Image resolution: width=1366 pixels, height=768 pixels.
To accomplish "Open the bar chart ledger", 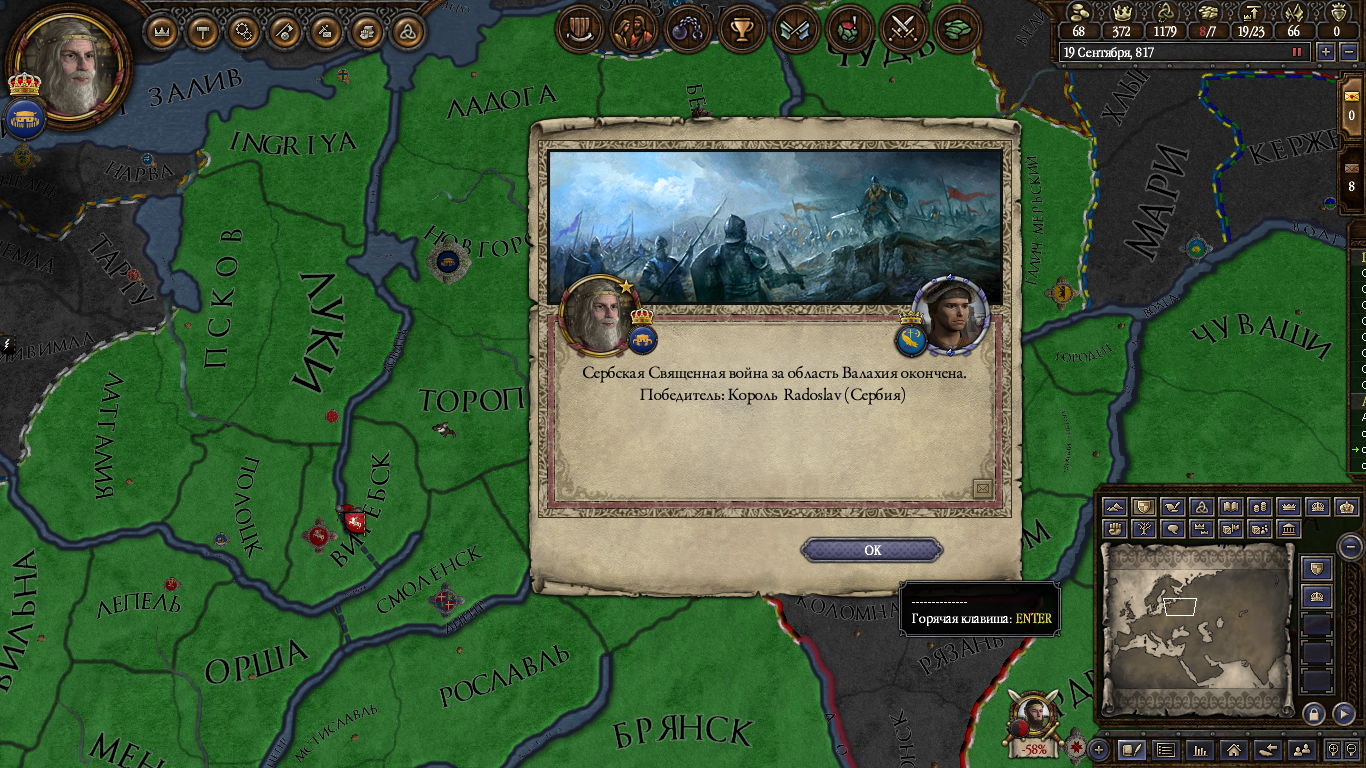I will pos(1200,749).
